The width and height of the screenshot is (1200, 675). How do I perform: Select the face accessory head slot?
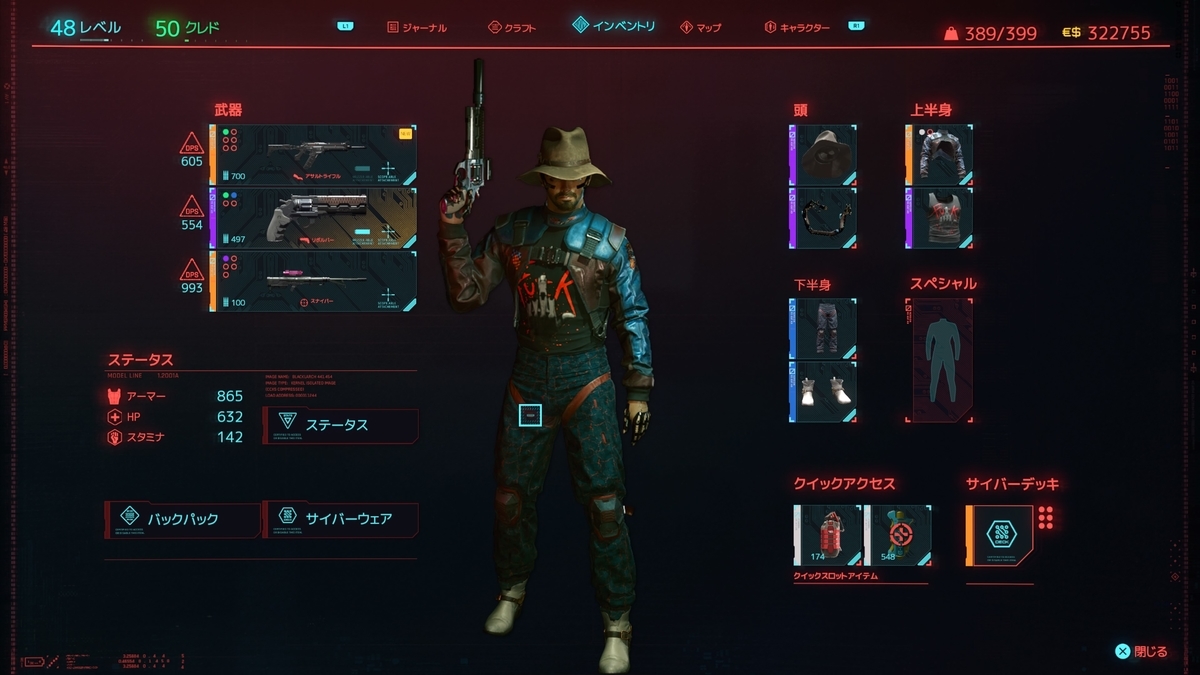point(824,217)
